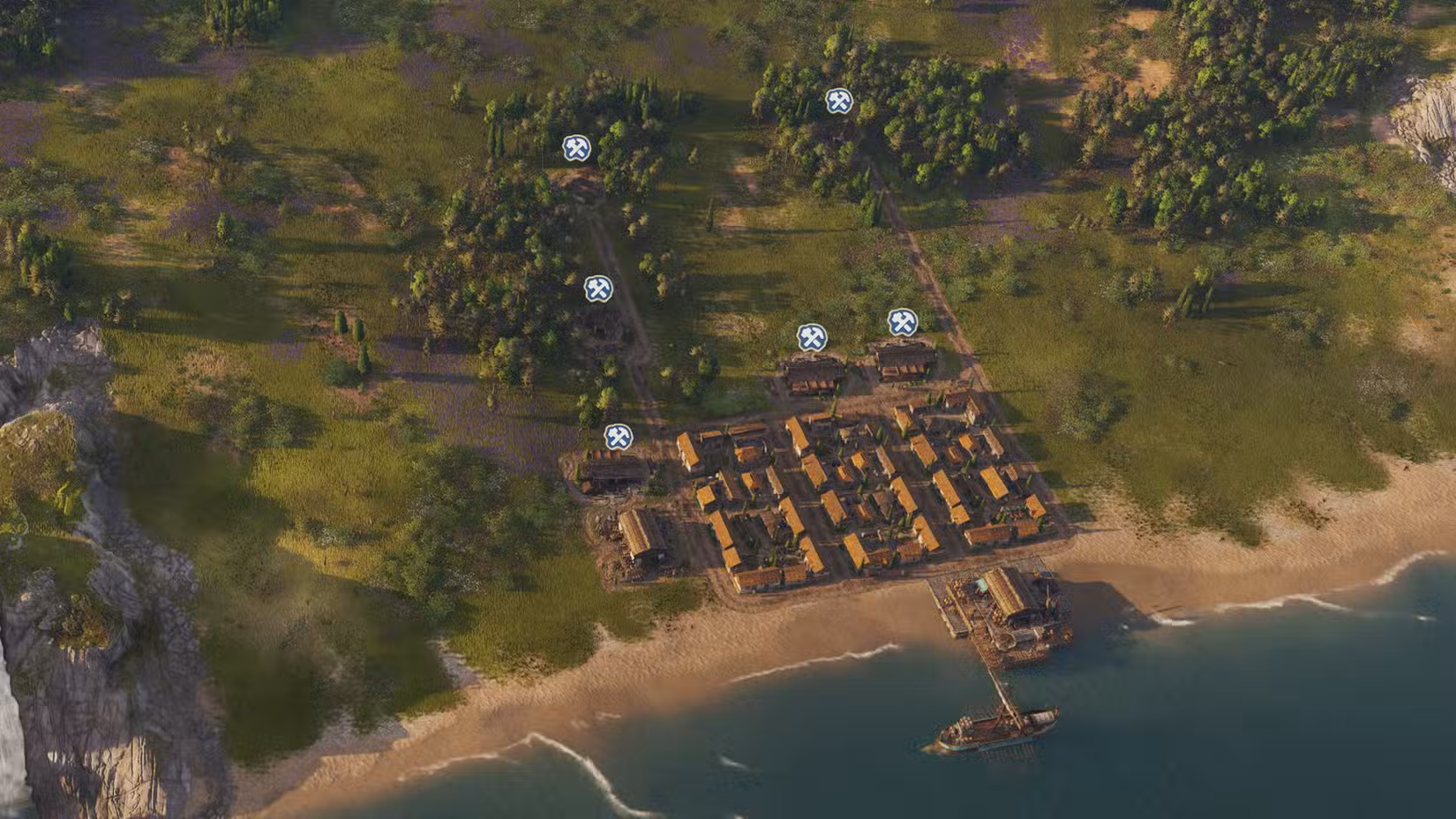The width and height of the screenshot is (1456, 819).
Task: Select the hammer icon above the left production building
Action: point(813,334)
